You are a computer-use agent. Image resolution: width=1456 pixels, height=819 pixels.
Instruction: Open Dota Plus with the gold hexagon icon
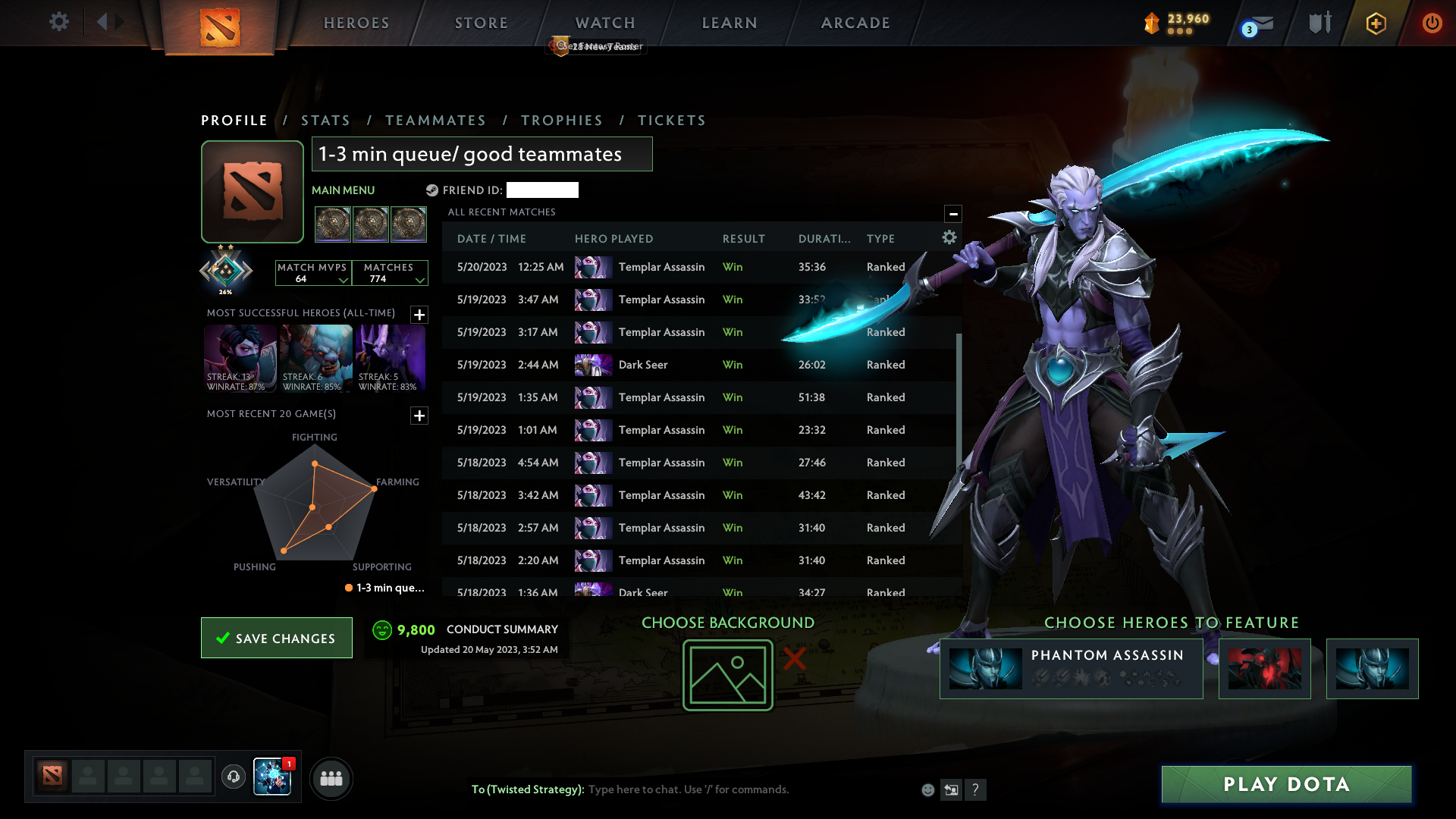[x=1375, y=23]
